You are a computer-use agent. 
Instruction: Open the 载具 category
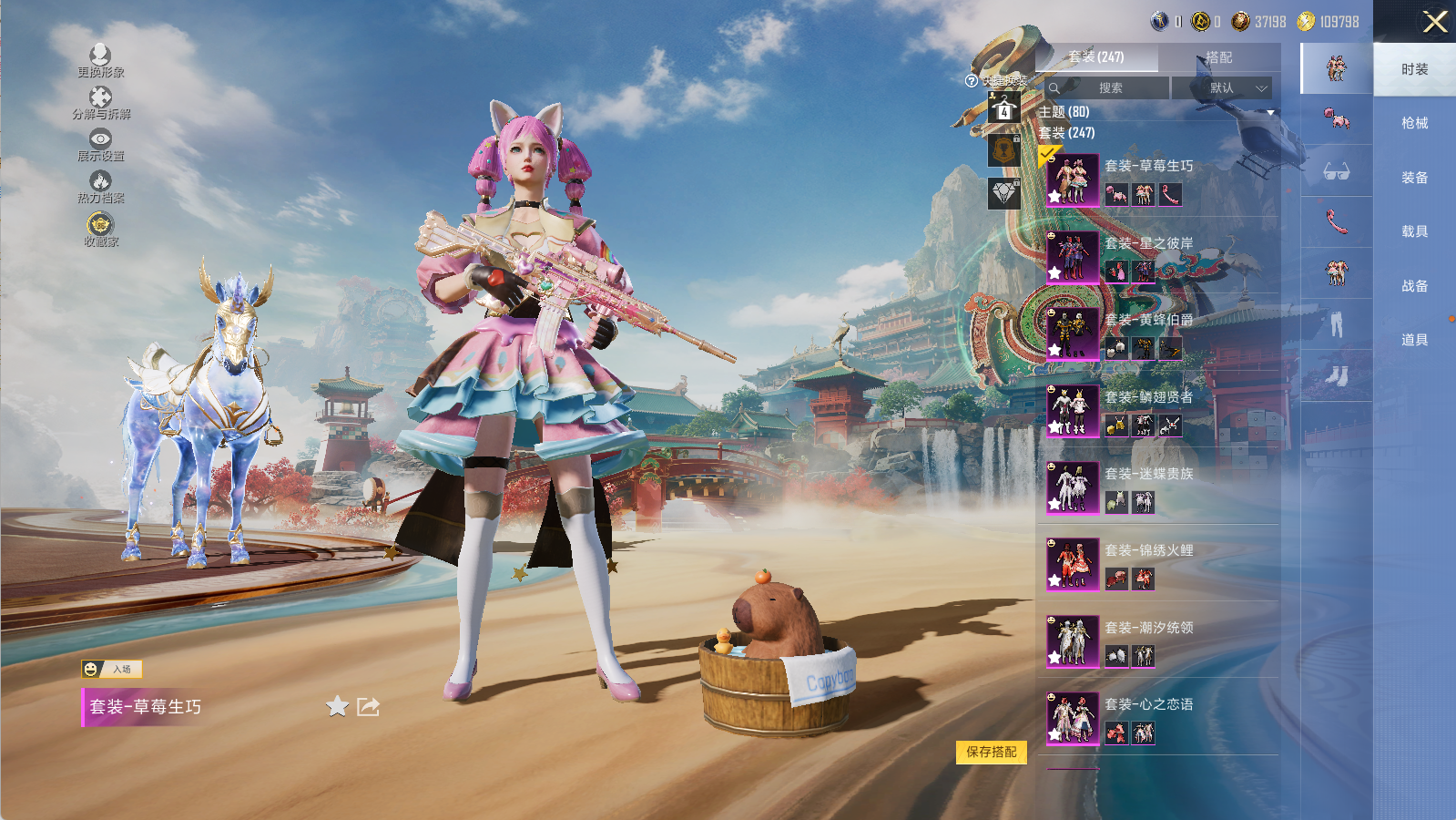click(x=1414, y=231)
